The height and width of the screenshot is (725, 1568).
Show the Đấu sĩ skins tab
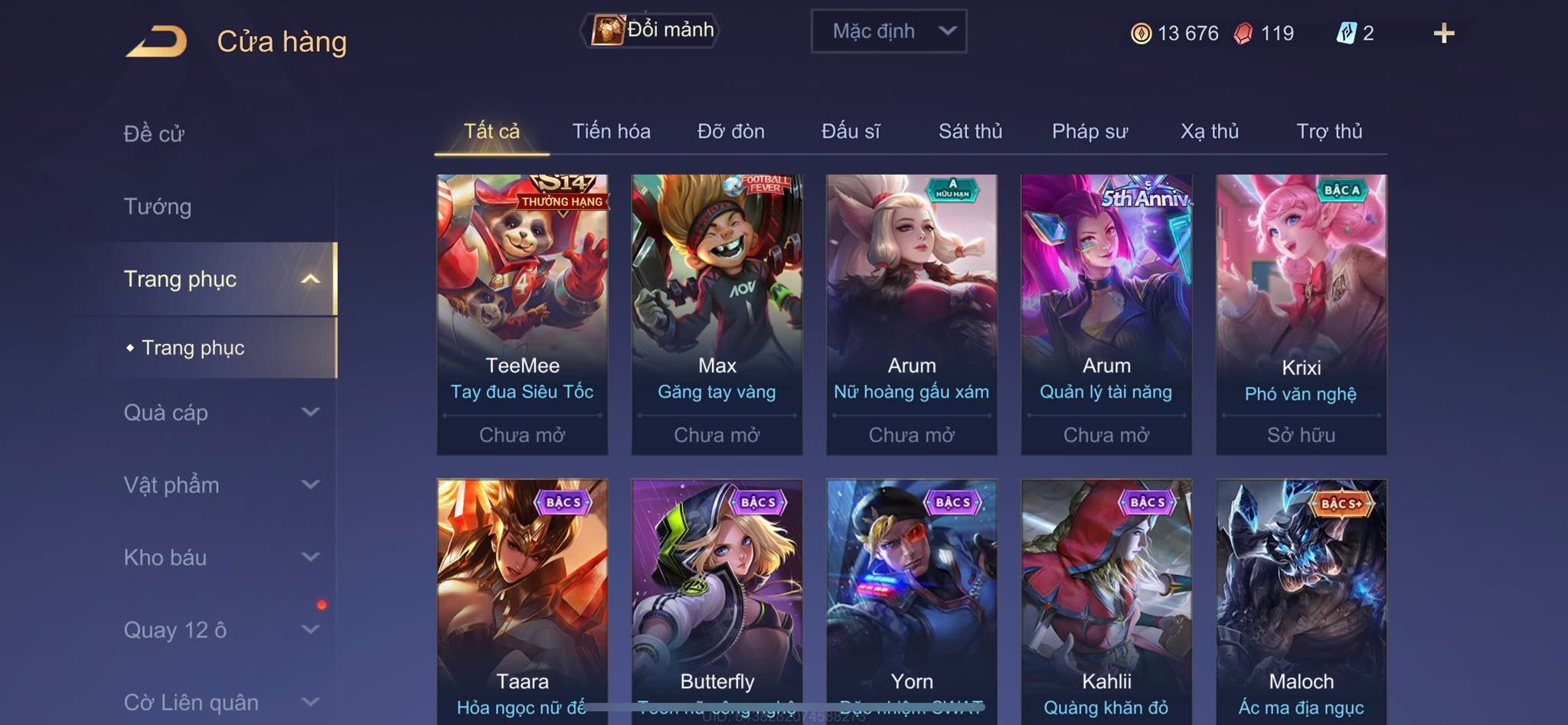[851, 132]
